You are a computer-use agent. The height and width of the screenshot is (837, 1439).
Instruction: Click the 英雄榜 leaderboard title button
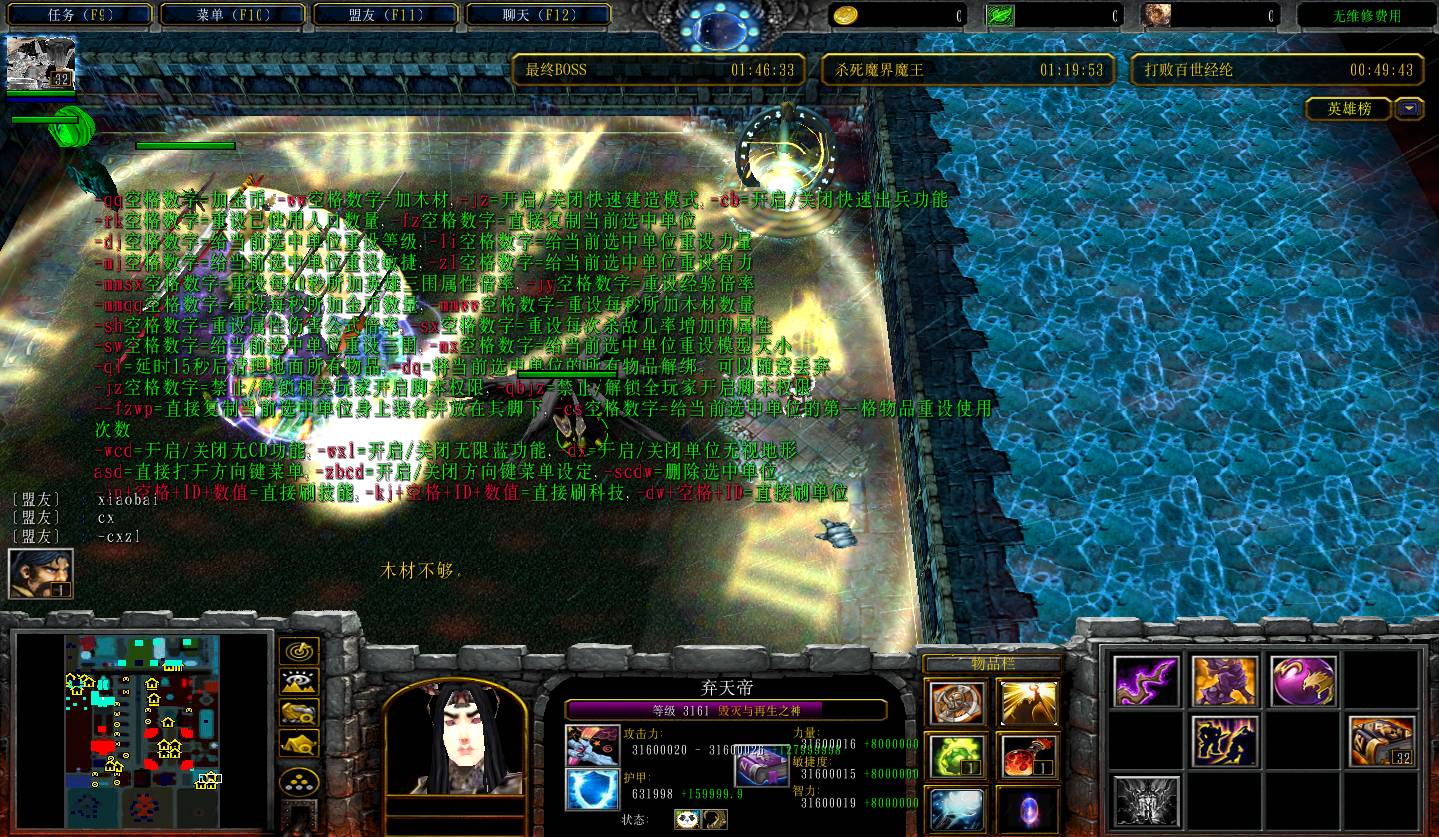click(x=1348, y=109)
